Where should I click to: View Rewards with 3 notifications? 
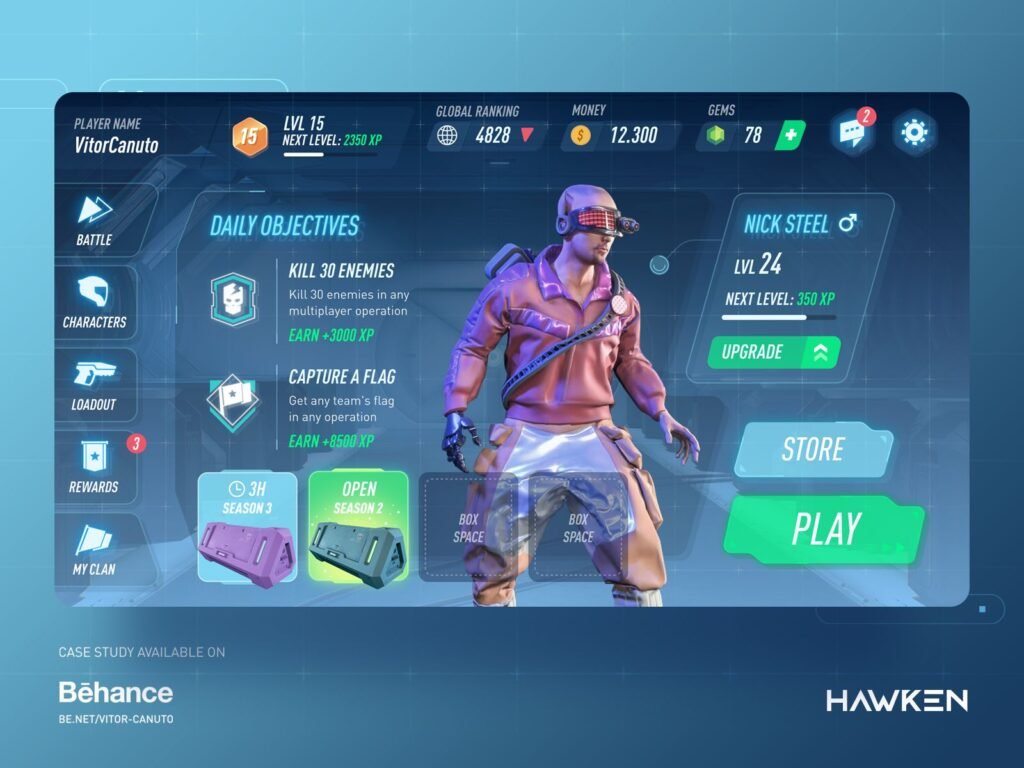tap(95, 466)
